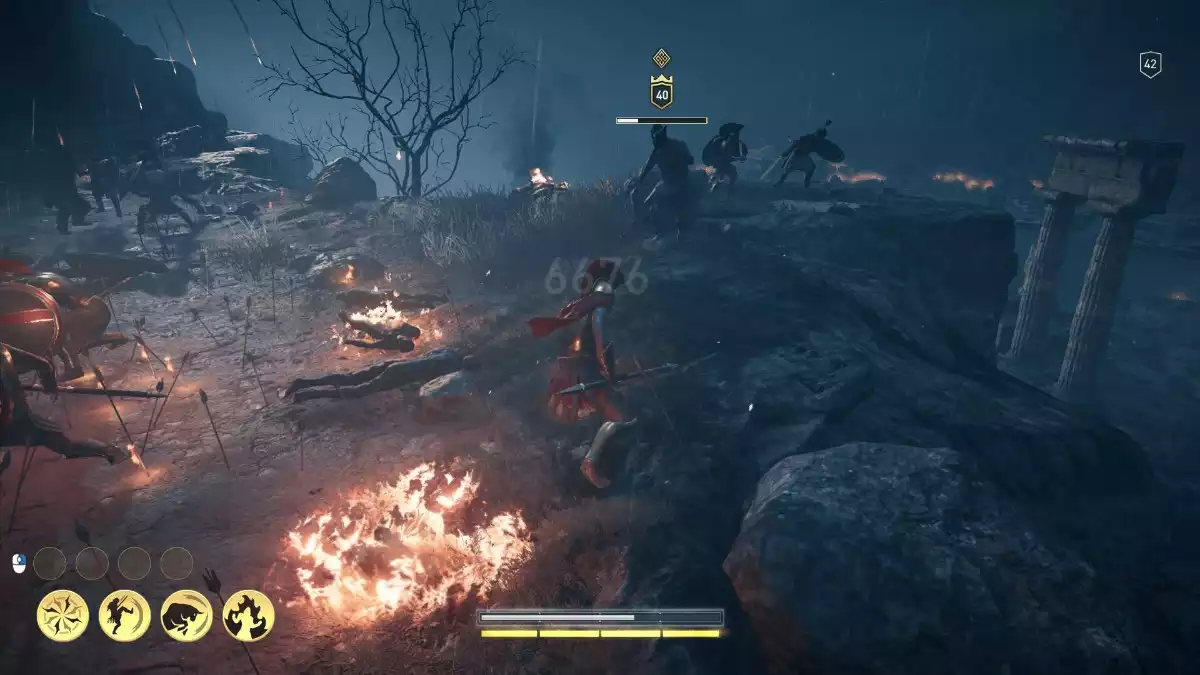Screen dimensions: 1200x675
Task: Select the level 40 enemy crown marker
Action: 661,92
